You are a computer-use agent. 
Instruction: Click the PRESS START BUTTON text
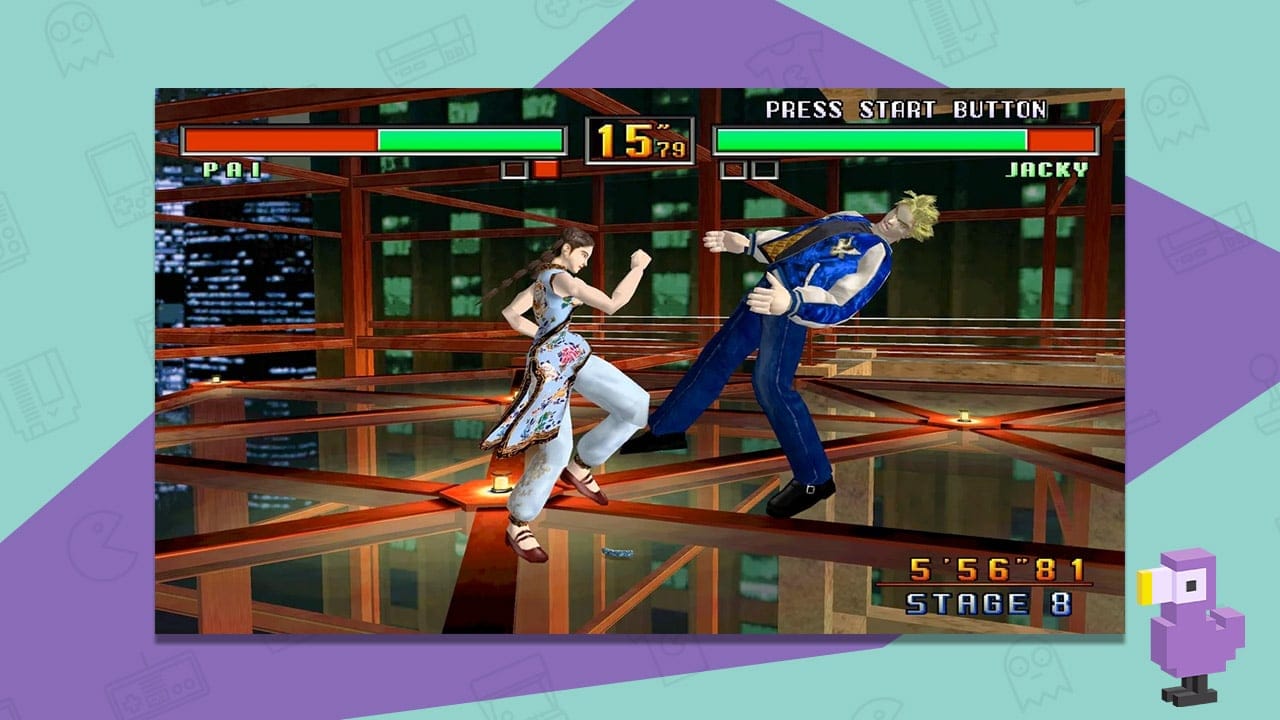[x=903, y=111]
